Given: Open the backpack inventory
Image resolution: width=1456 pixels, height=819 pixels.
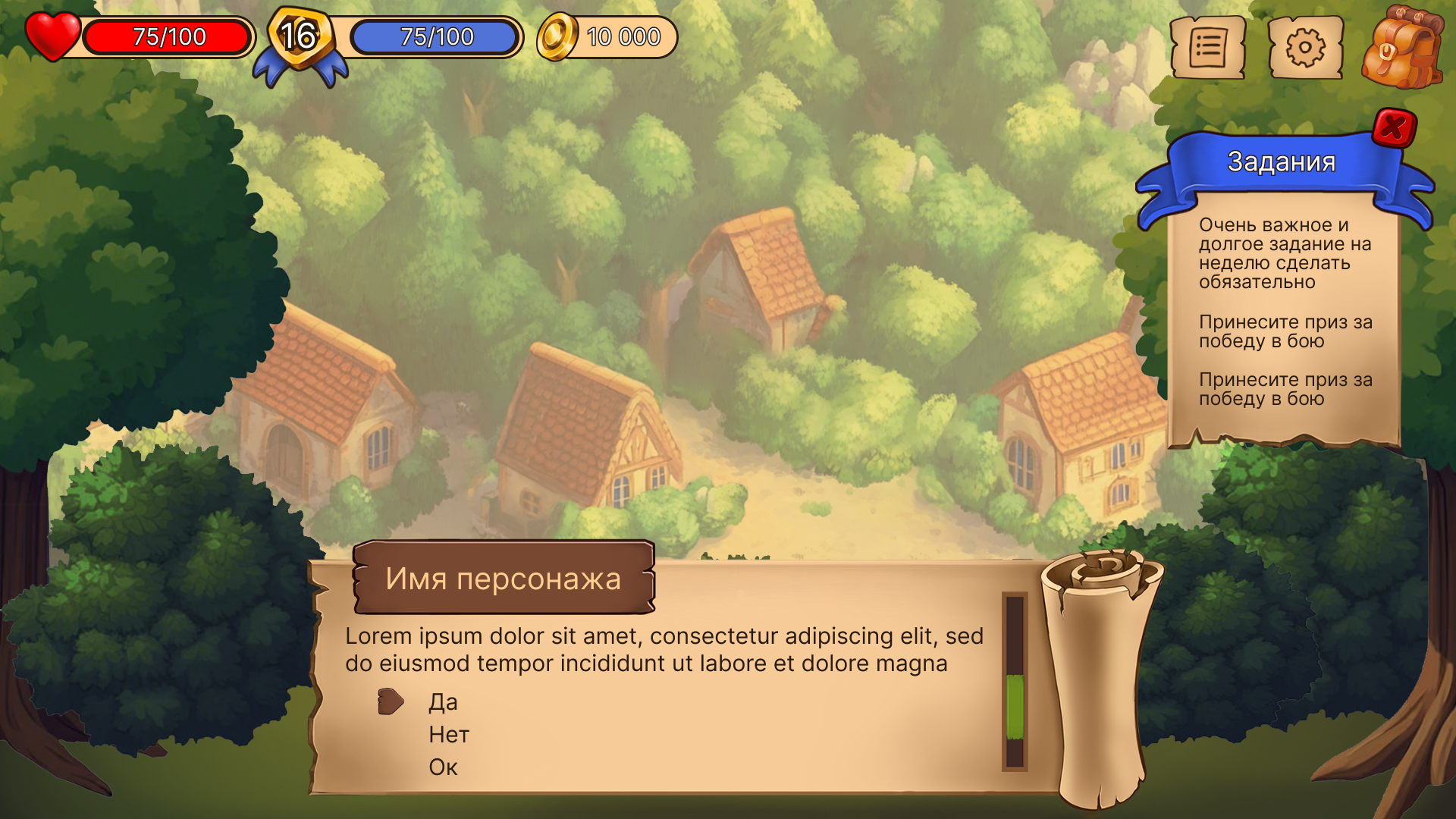Looking at the screenshot, I should coord(1401,48).
